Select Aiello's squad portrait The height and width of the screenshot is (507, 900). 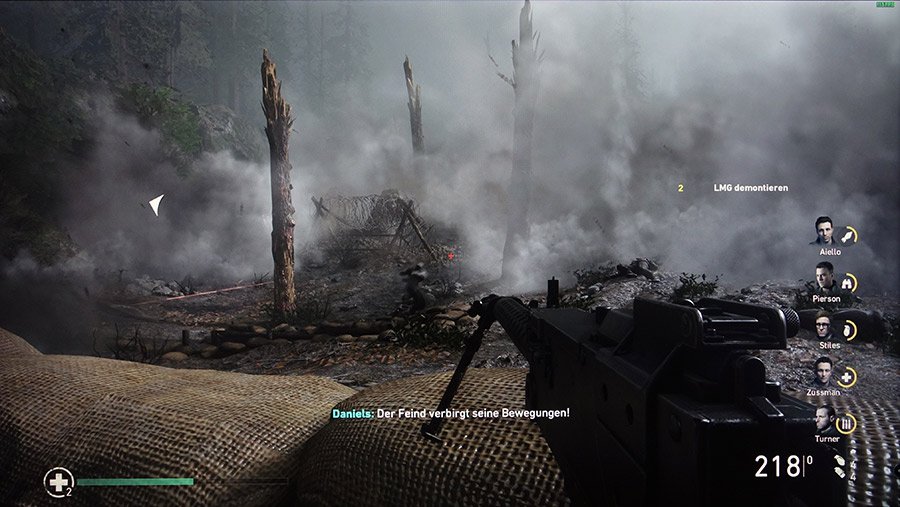point(823,232)
